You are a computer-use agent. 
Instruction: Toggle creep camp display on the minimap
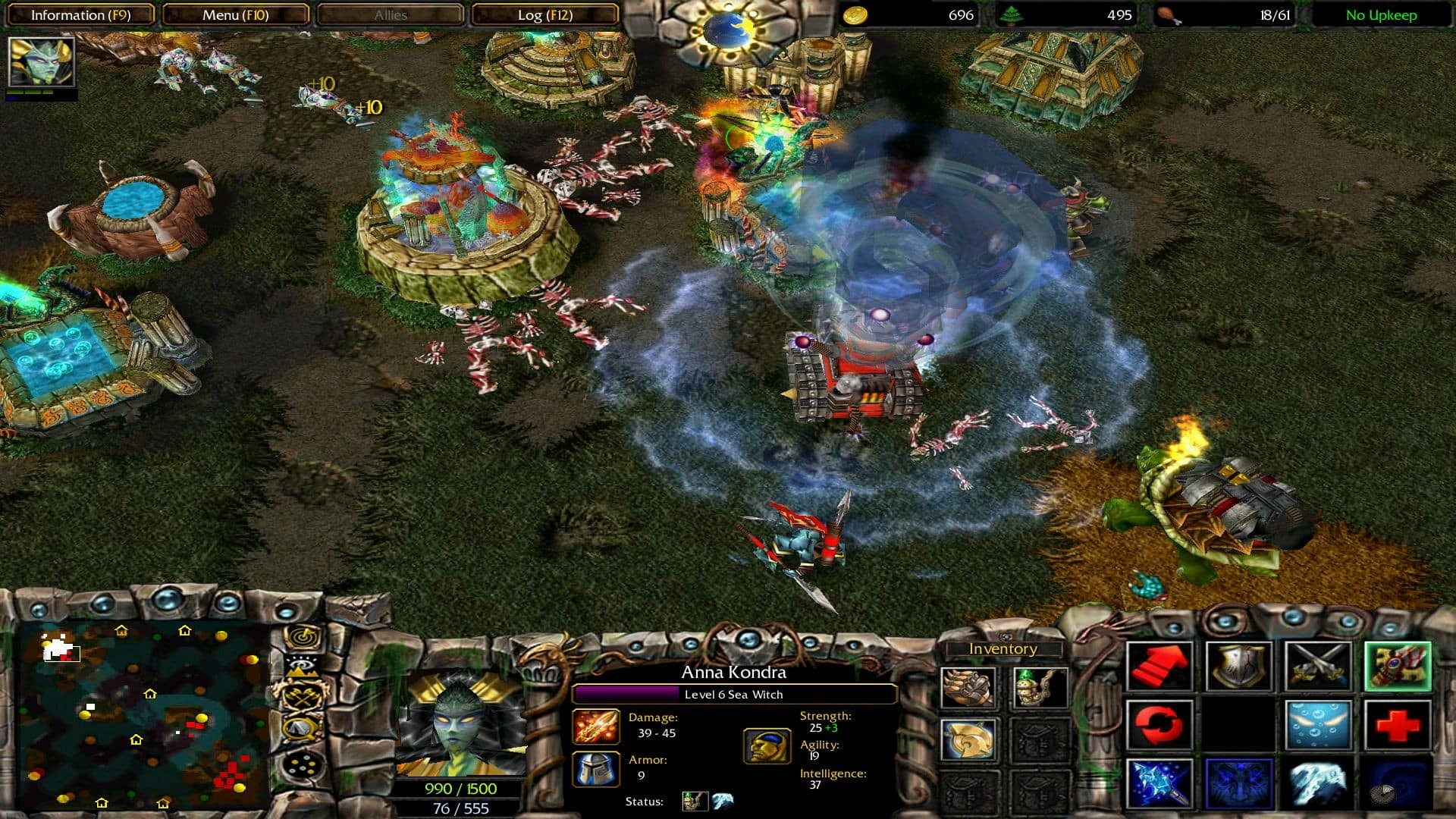coord(301,697)
